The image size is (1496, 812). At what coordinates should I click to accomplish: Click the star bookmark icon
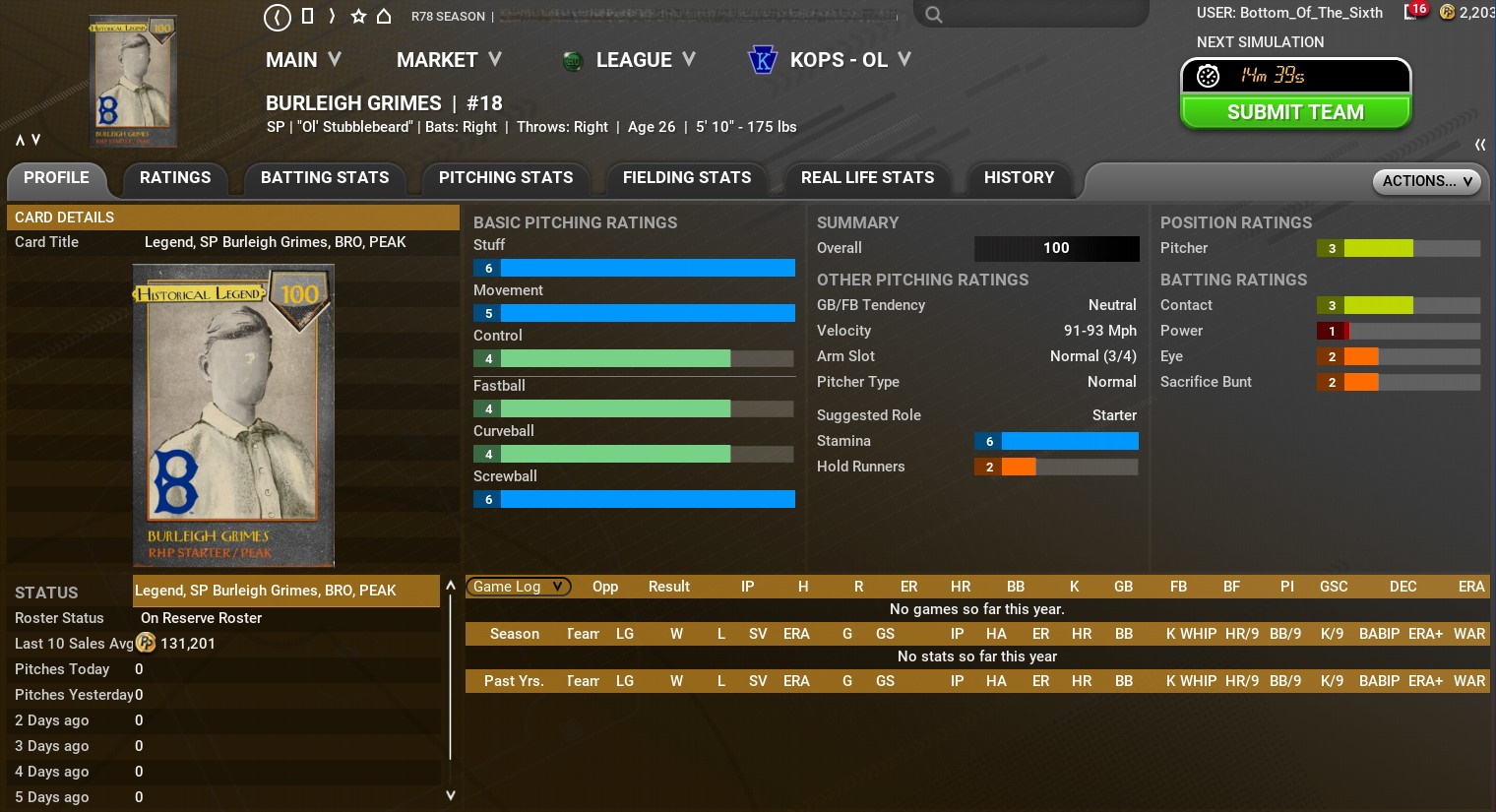(358, 16)
